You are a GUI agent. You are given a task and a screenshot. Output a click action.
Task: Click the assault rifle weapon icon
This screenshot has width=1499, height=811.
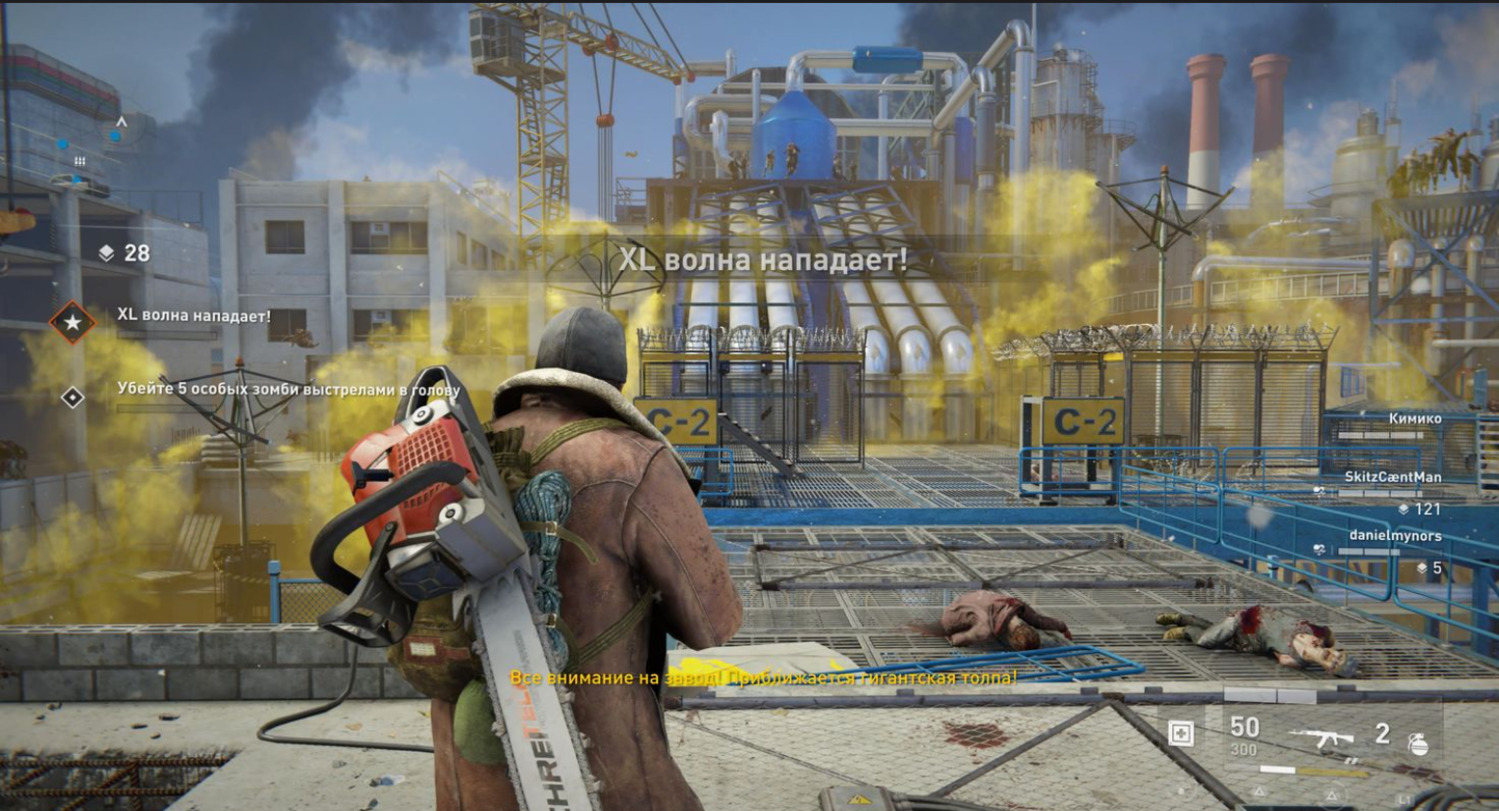(x=1320, y=737)
